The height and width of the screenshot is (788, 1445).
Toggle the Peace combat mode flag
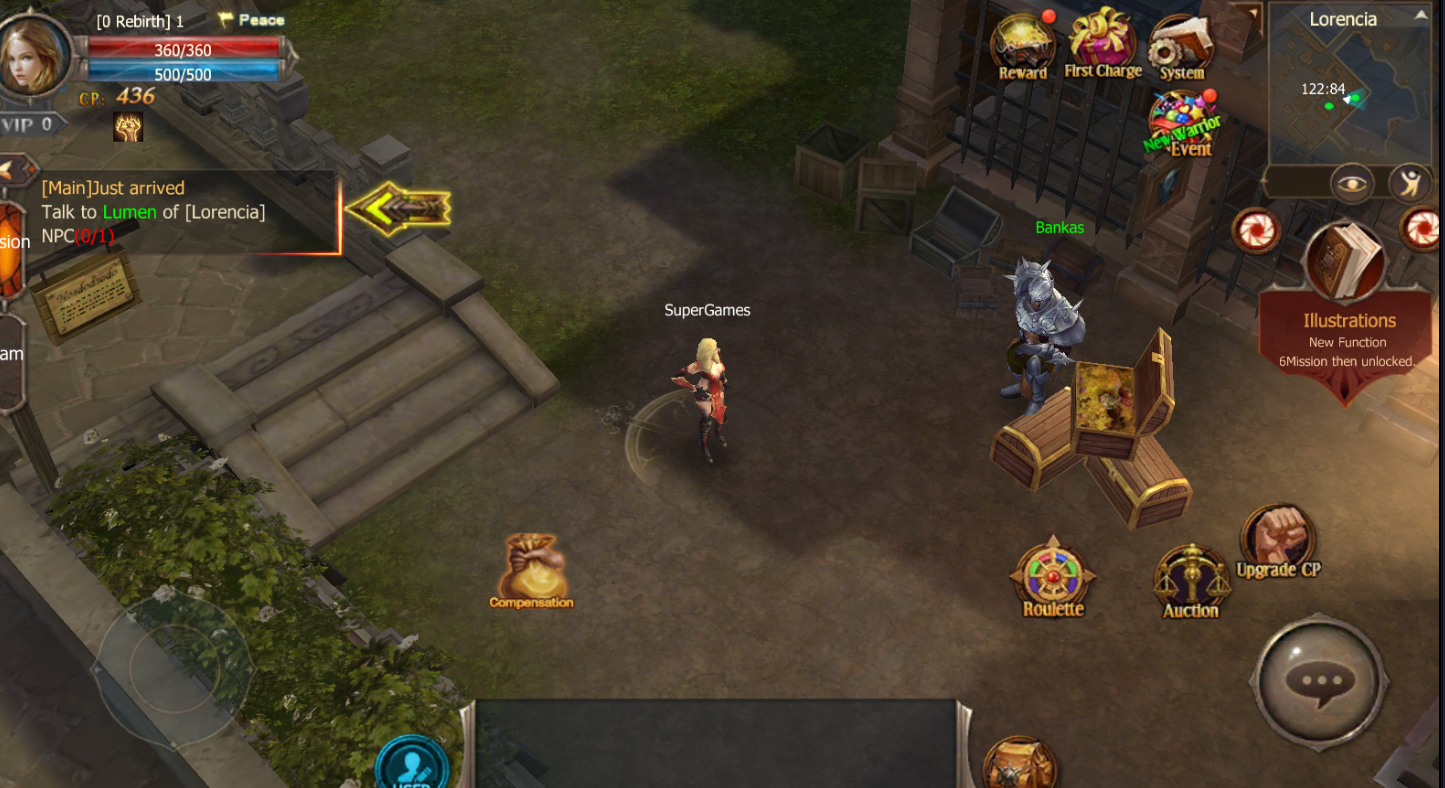click(x=251, y=20)
